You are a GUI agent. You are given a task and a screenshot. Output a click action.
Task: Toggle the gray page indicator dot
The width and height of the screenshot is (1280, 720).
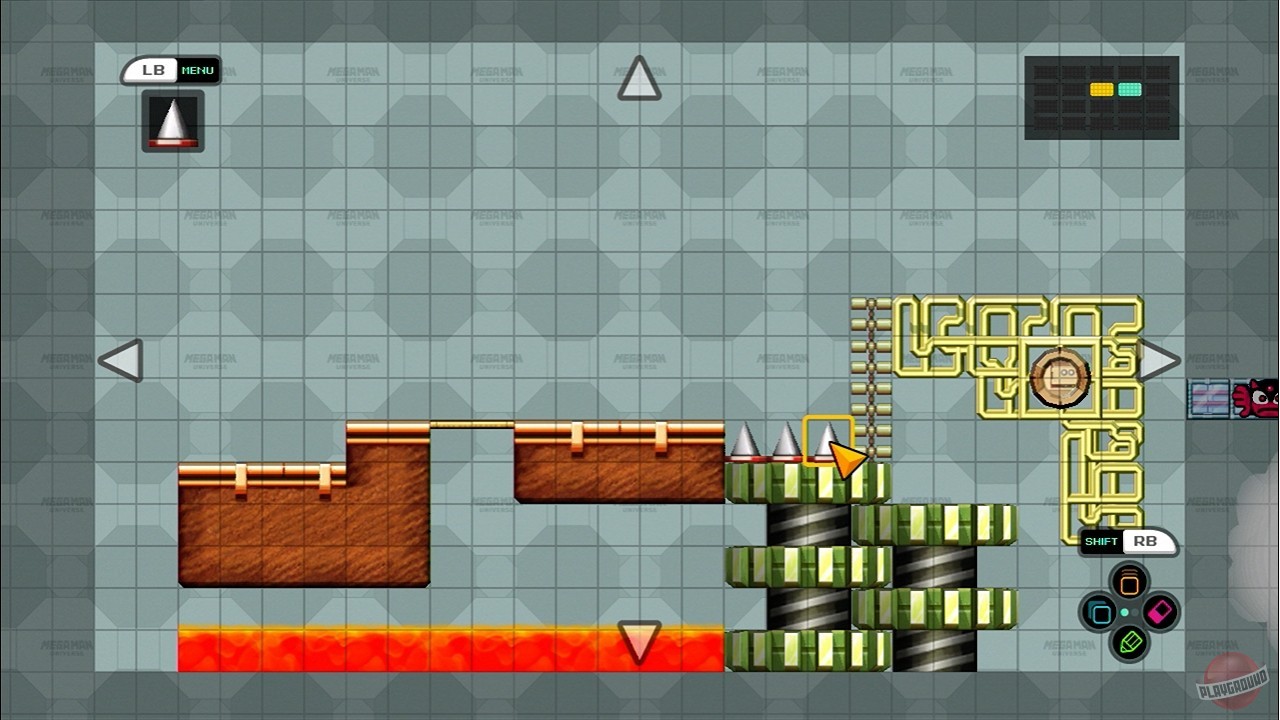(x=1134, y=612)
